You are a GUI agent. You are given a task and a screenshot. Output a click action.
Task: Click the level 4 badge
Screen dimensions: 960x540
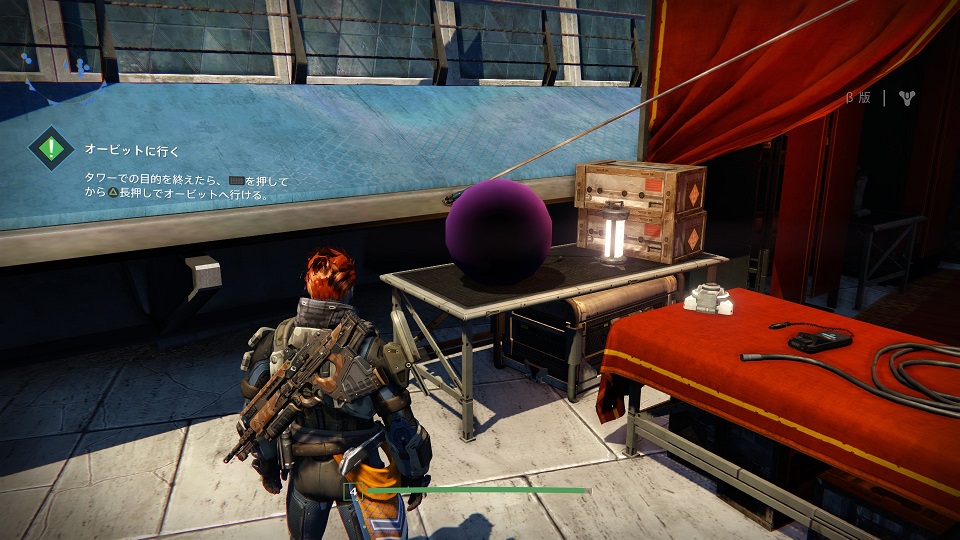click(352, 490)
